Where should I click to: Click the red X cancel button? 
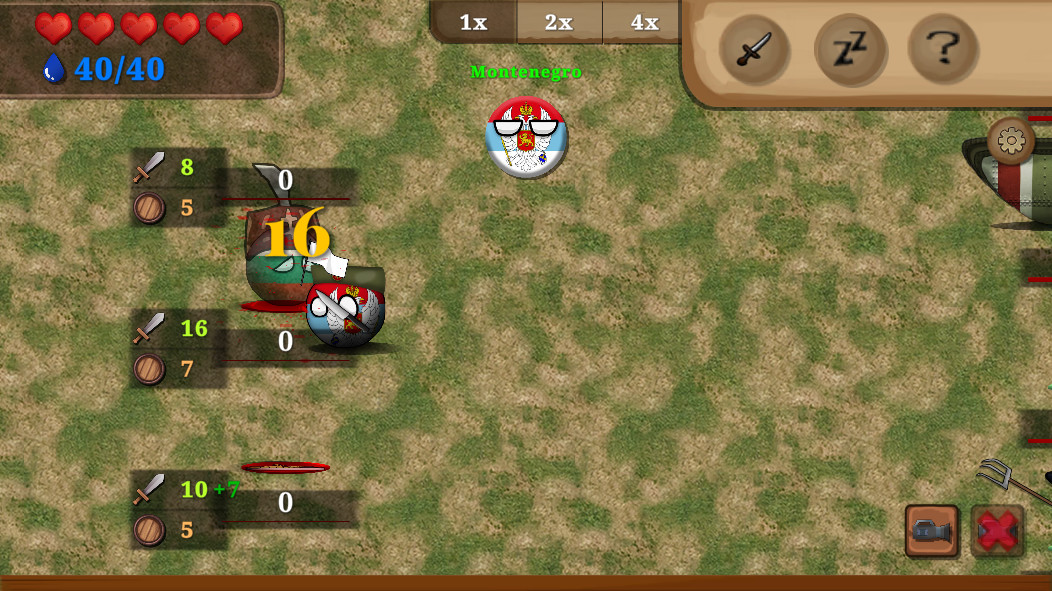pyautogui.click(x=997, y=531)
